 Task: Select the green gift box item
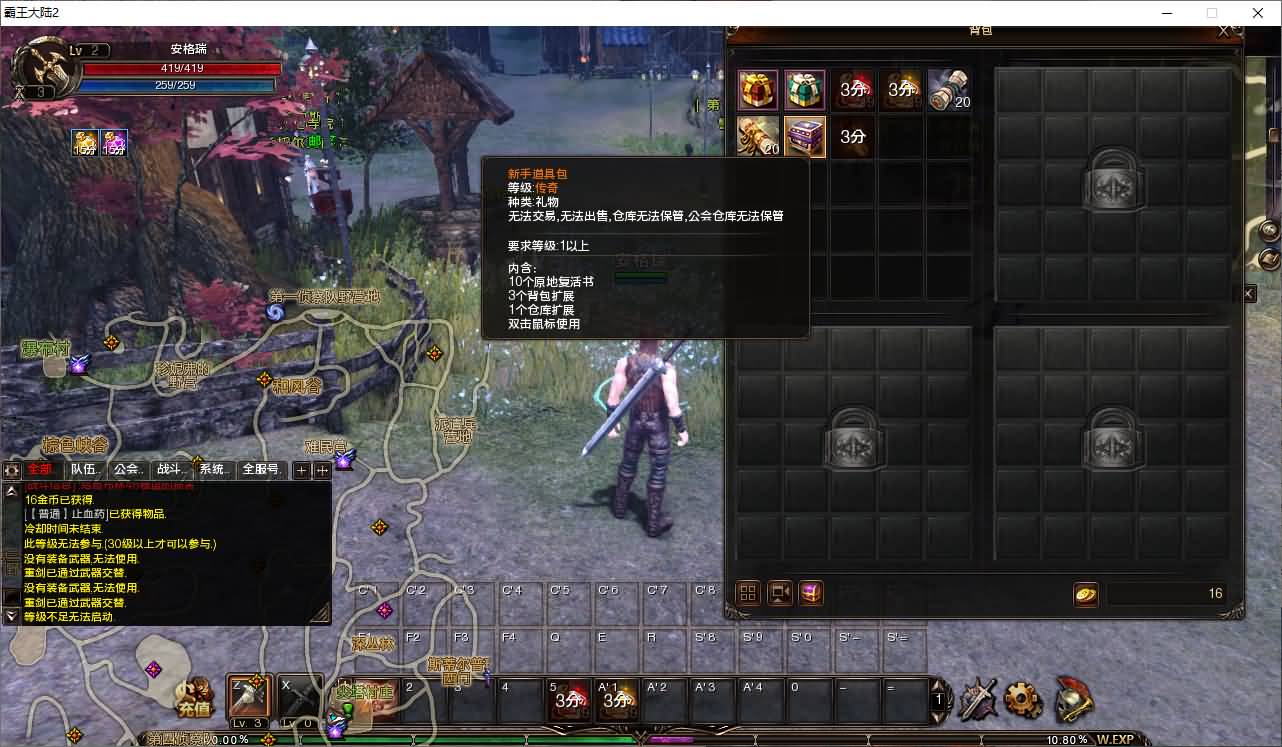coord(804,90)
